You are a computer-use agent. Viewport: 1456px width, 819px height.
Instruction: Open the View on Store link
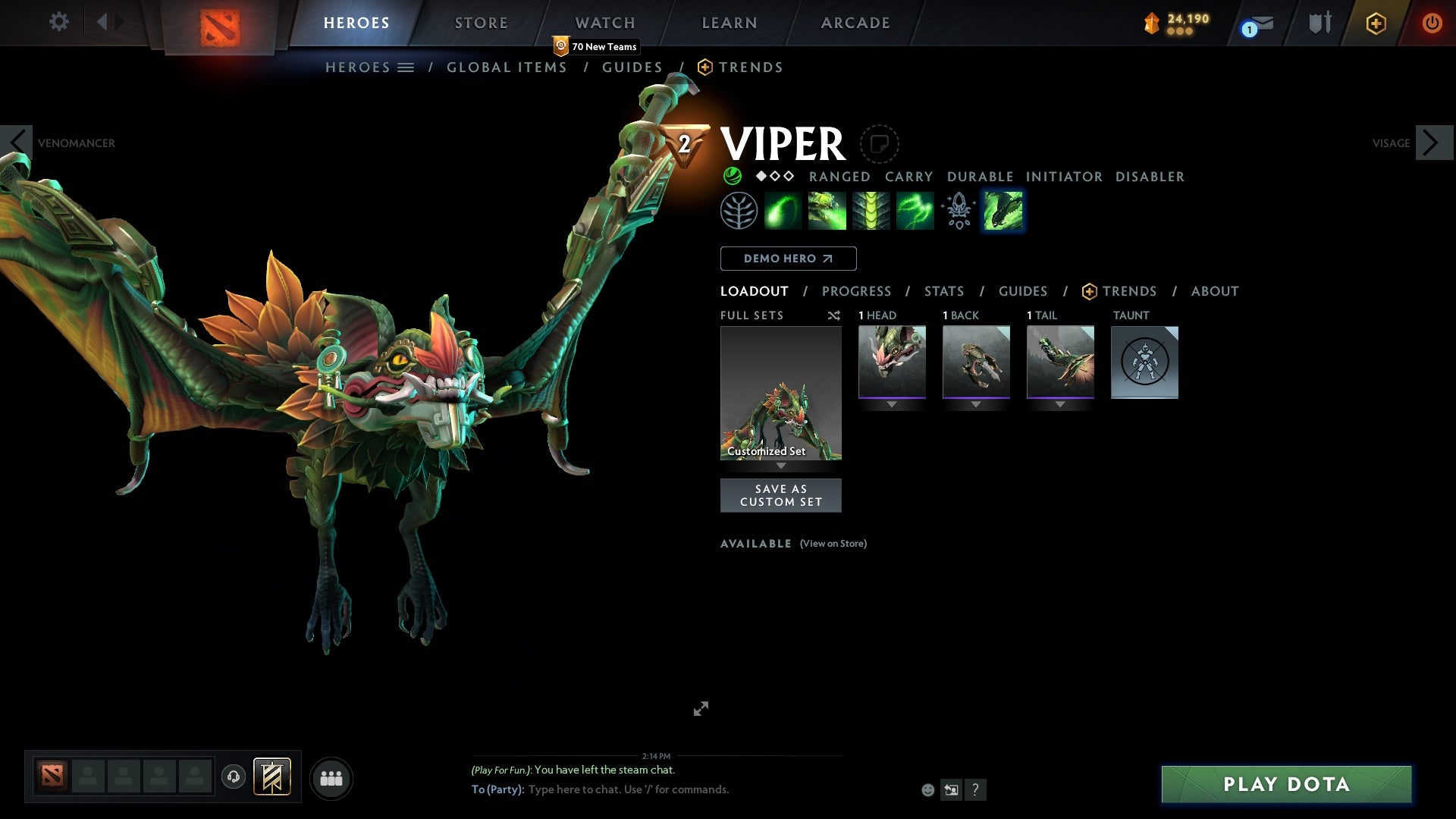pos(833,544)
